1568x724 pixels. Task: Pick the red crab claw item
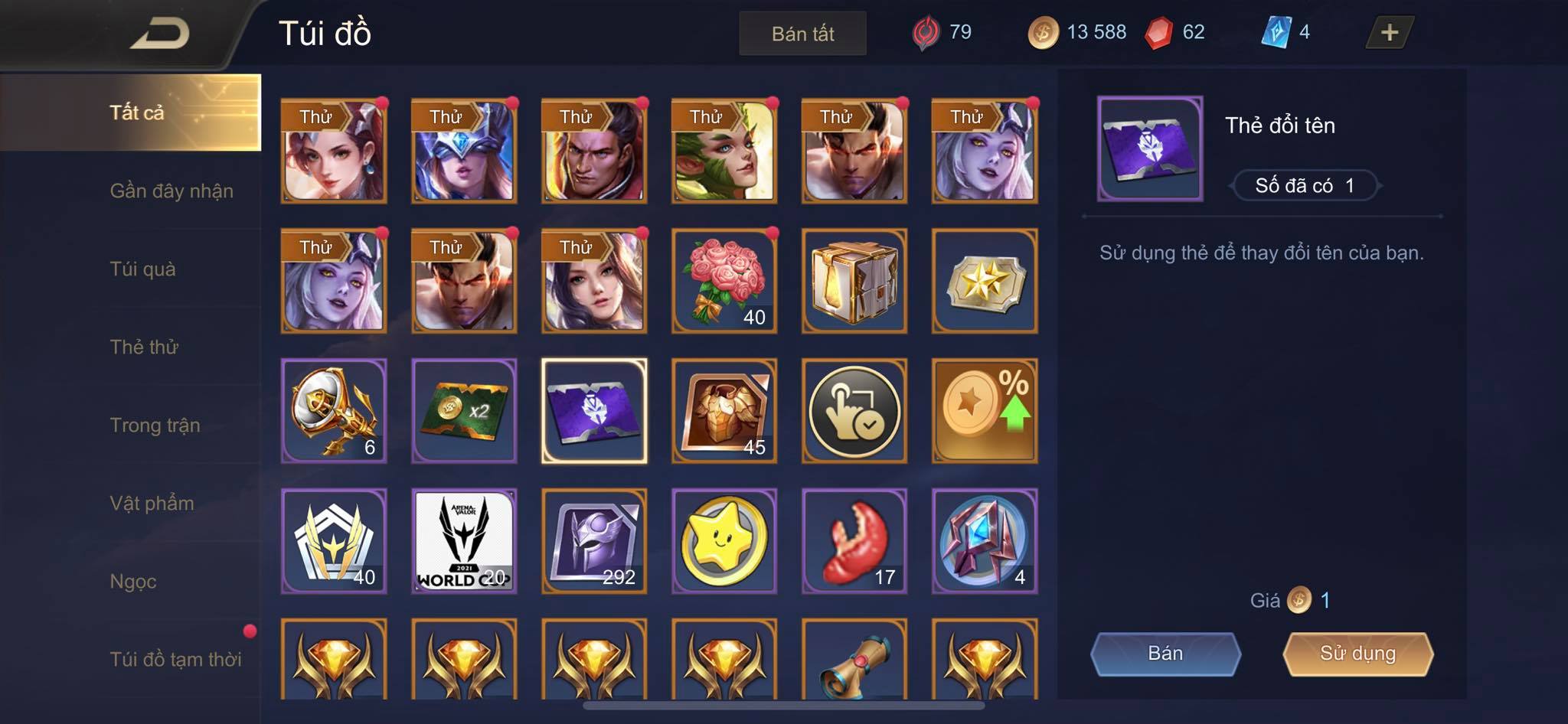(x=854, y=541)
